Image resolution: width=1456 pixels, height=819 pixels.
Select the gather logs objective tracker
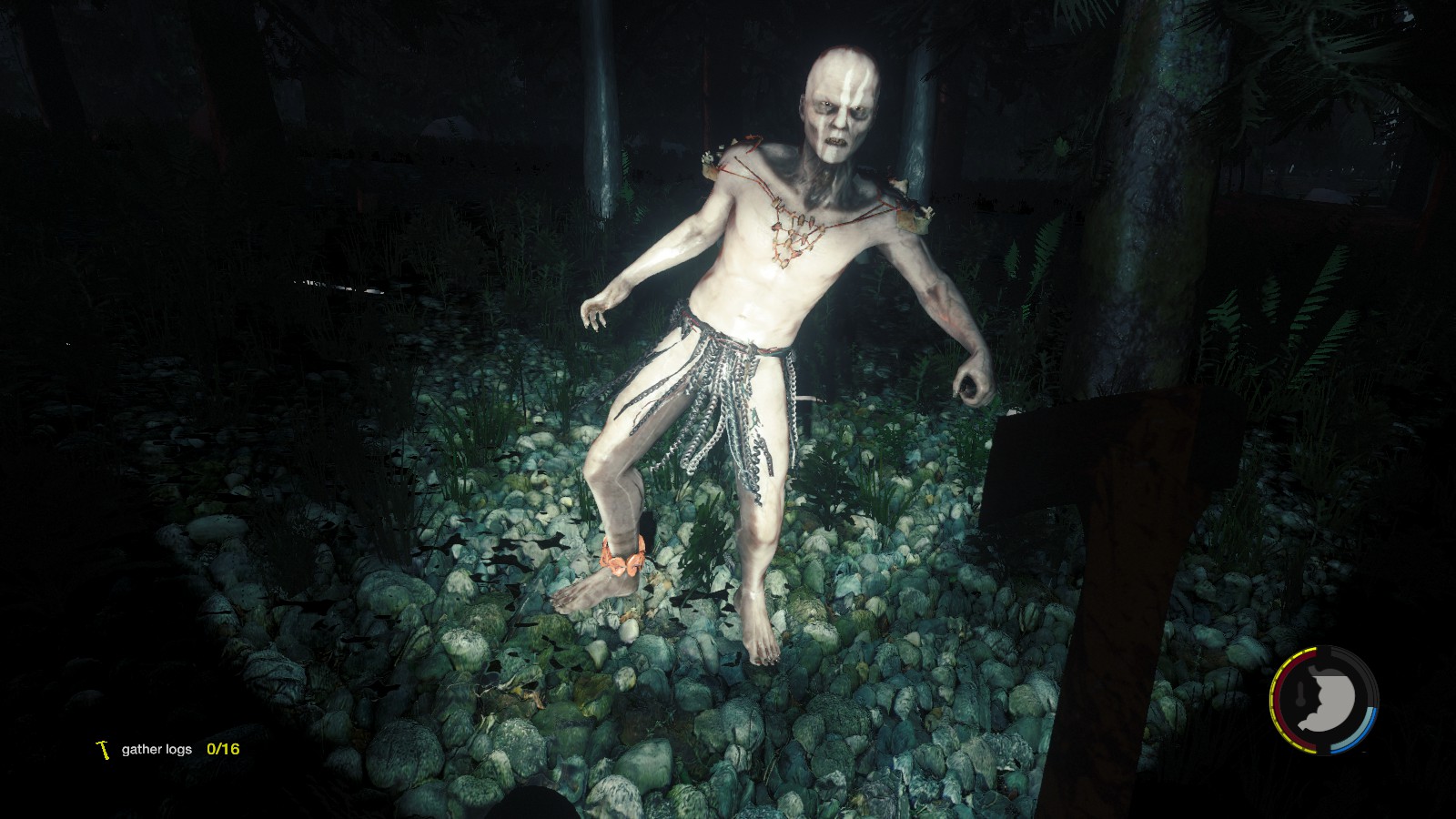click(x=167, y=749)
